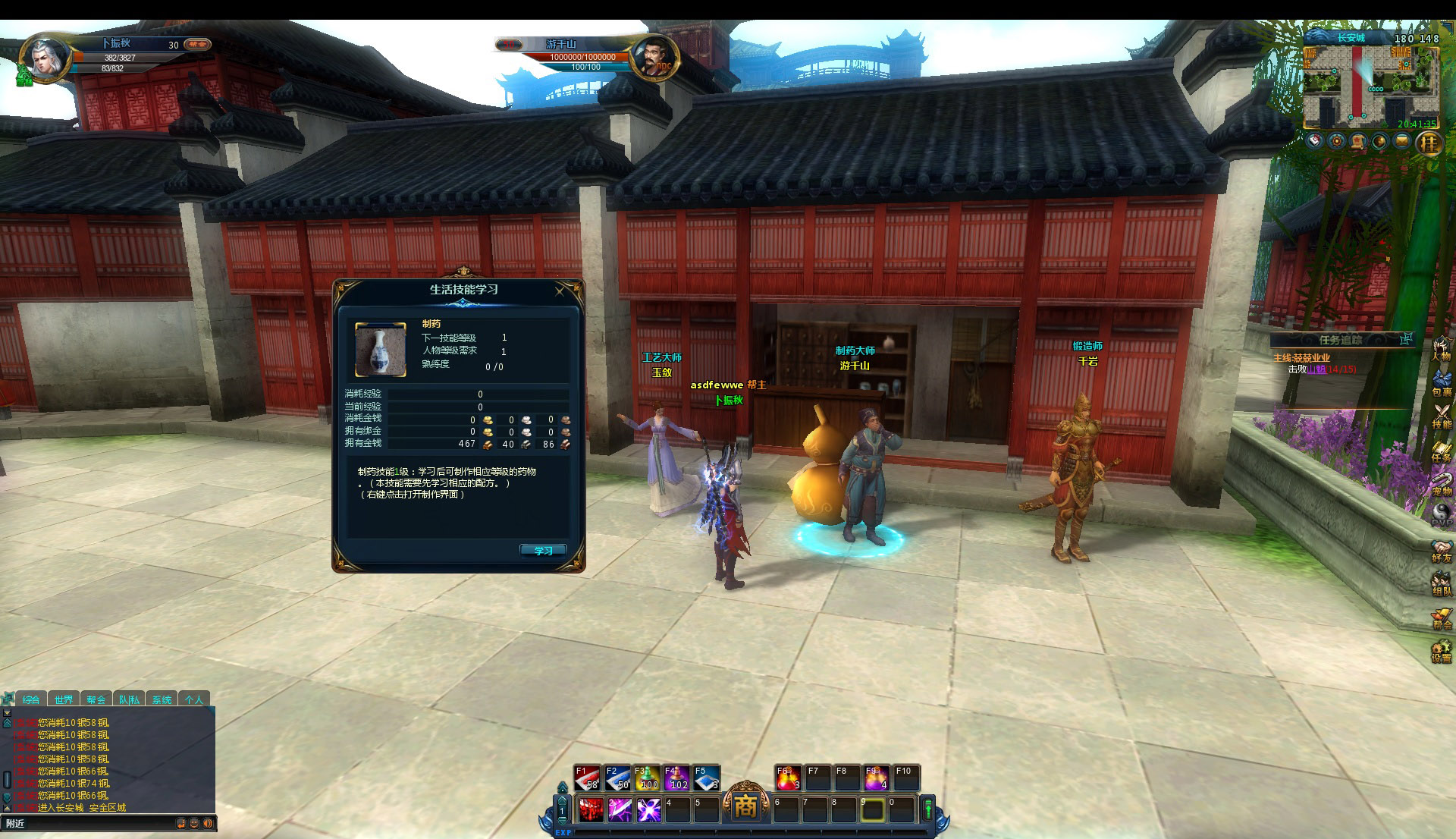This screenshot has width=1456, height=839.
Task: Click the 学习 (Learn) button
Action: point(543,551)
